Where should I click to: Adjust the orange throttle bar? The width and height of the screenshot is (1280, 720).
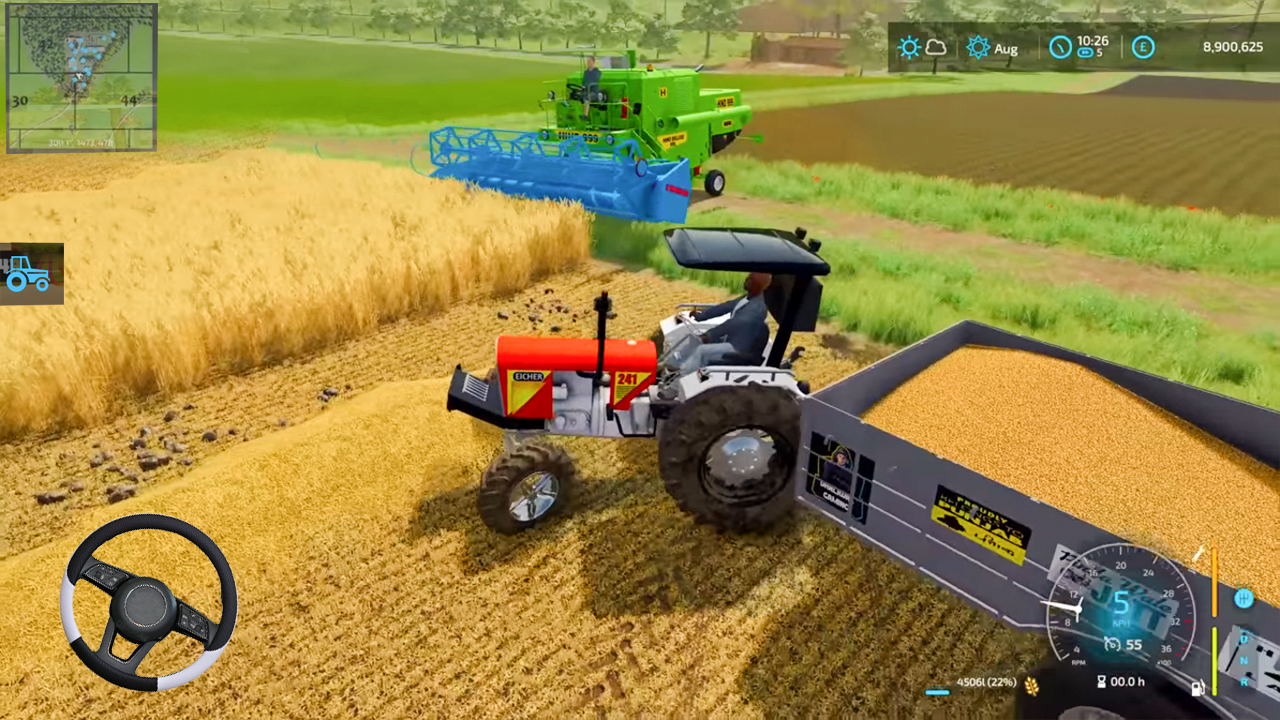[x=1214, y=580]
